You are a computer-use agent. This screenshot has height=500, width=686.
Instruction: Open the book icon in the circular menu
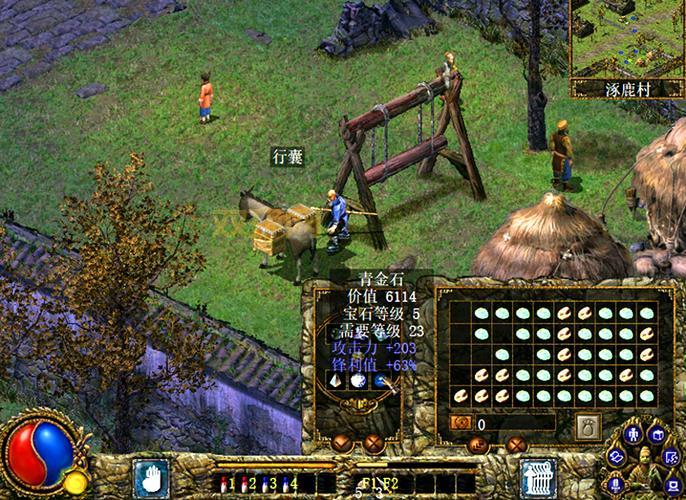[x=657, y=434]
